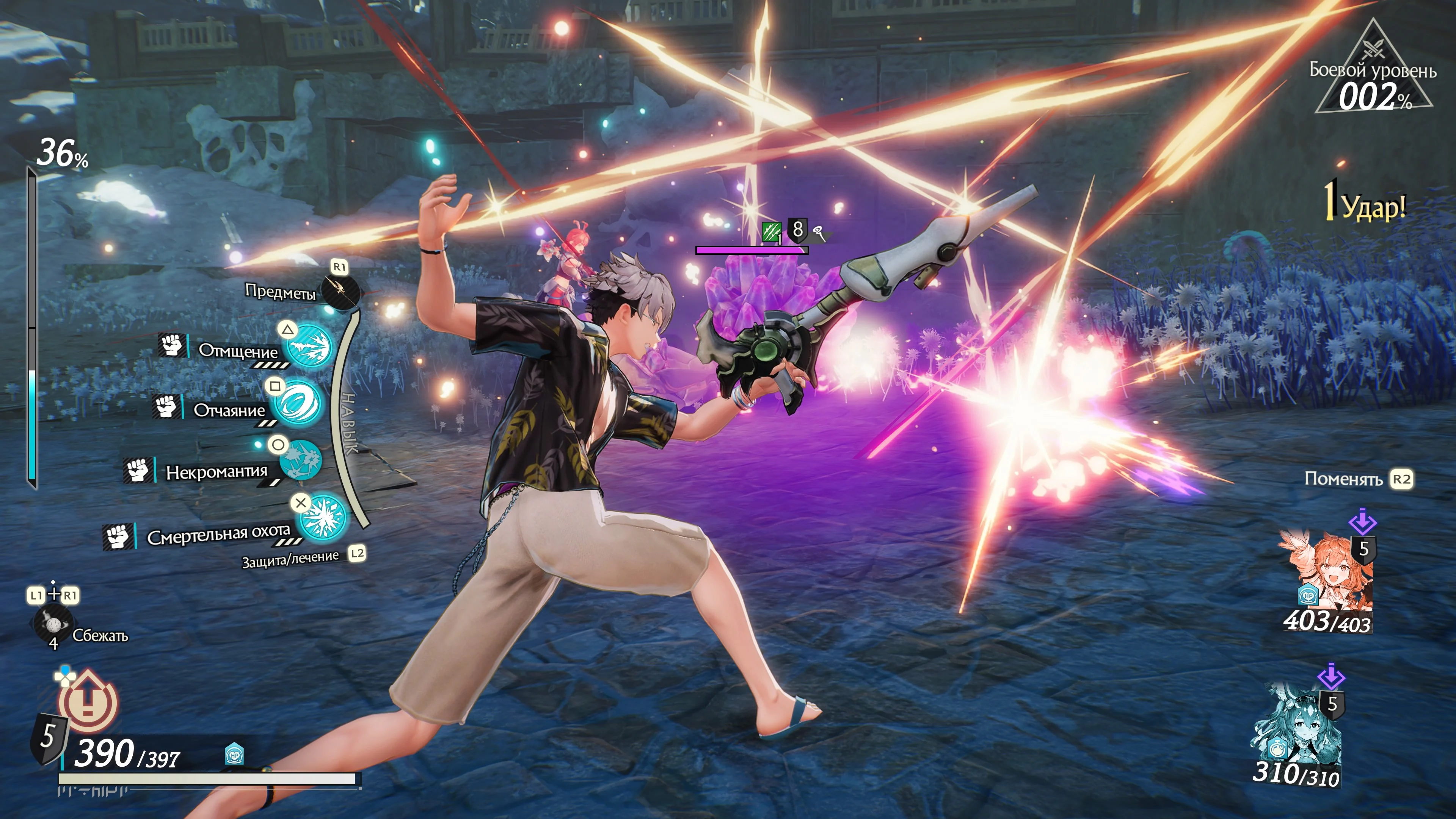The width and height of the screenshot is (1456, 819).
Task: Use the Отчаяние skill
Action: click(x=296, y=403)
